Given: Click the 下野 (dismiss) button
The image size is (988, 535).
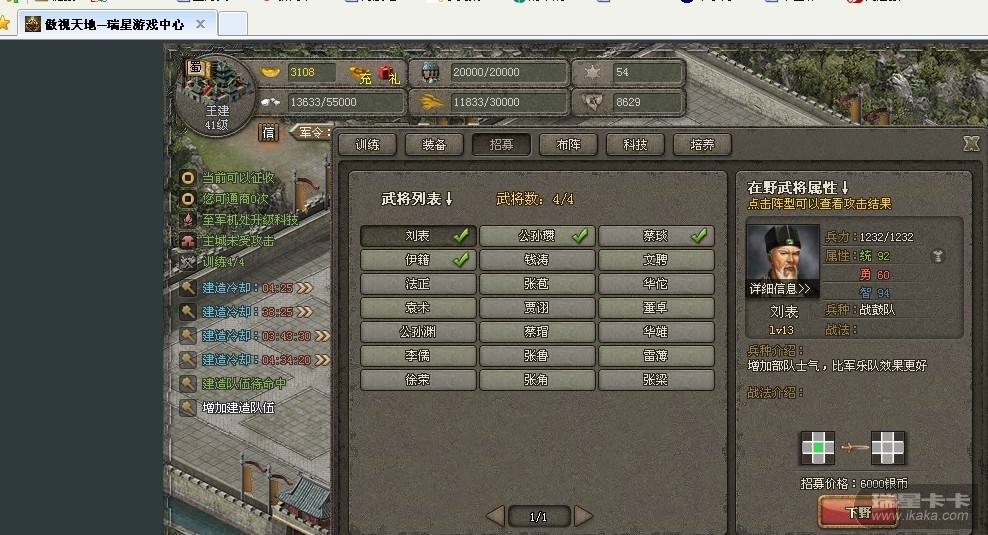Looking at the screenshot, I should [x=857, y=513].
